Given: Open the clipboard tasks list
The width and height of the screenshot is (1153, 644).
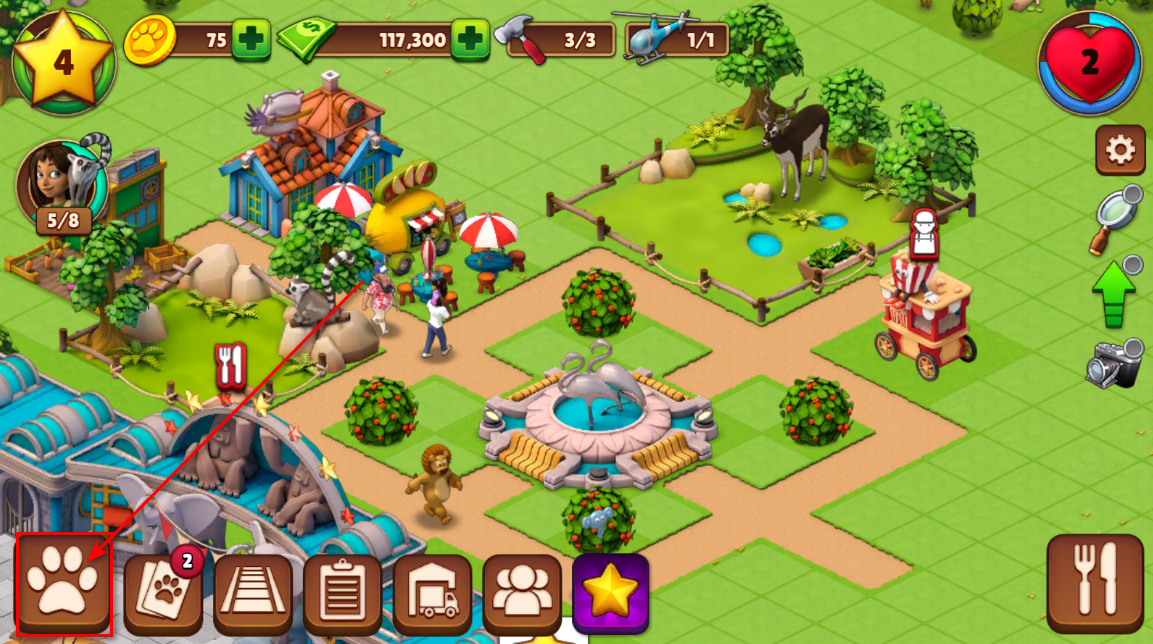Looking at the screenshot, I should pos(343,594).
